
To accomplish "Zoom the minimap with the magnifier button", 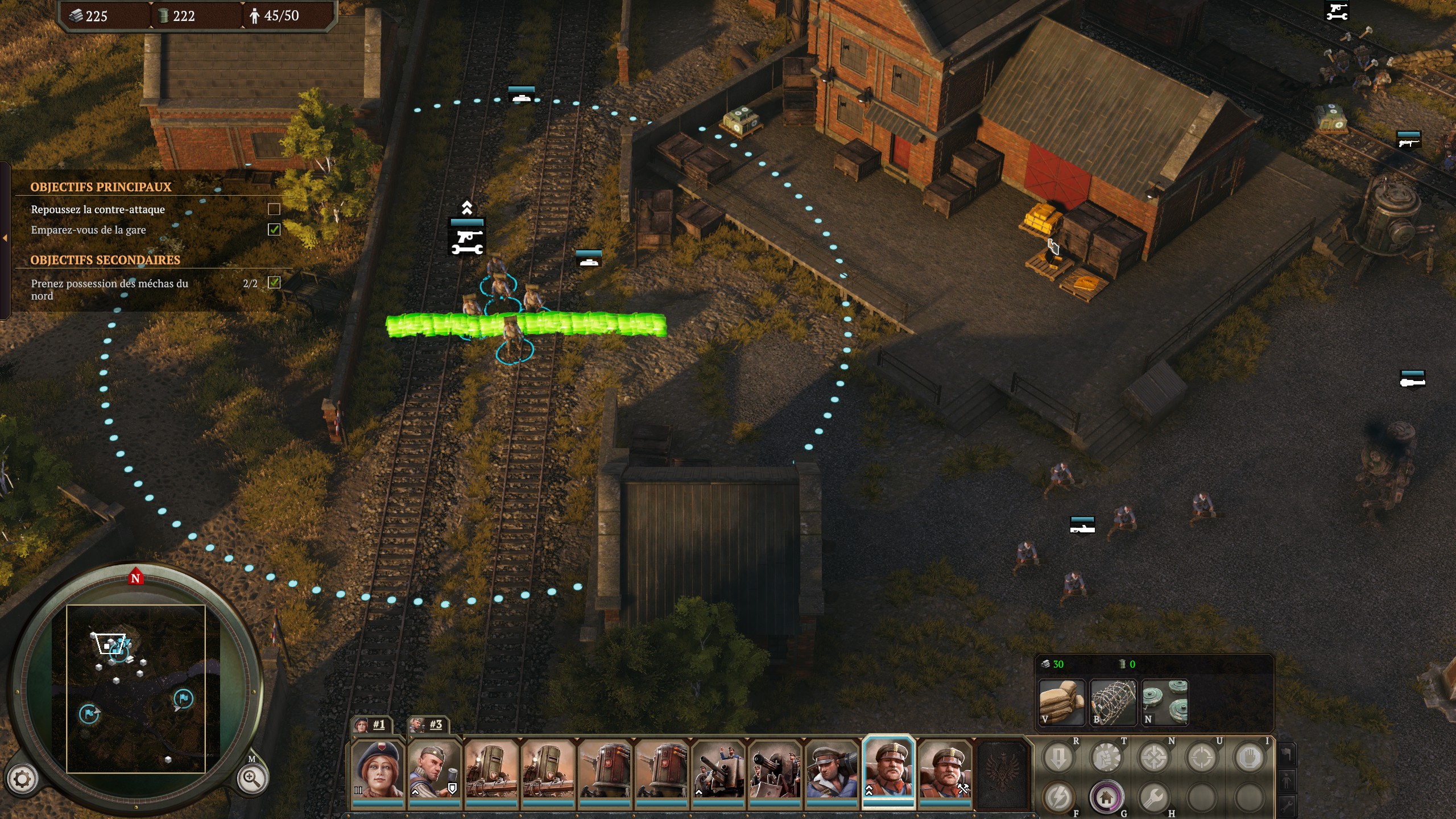I will (252, 778).
